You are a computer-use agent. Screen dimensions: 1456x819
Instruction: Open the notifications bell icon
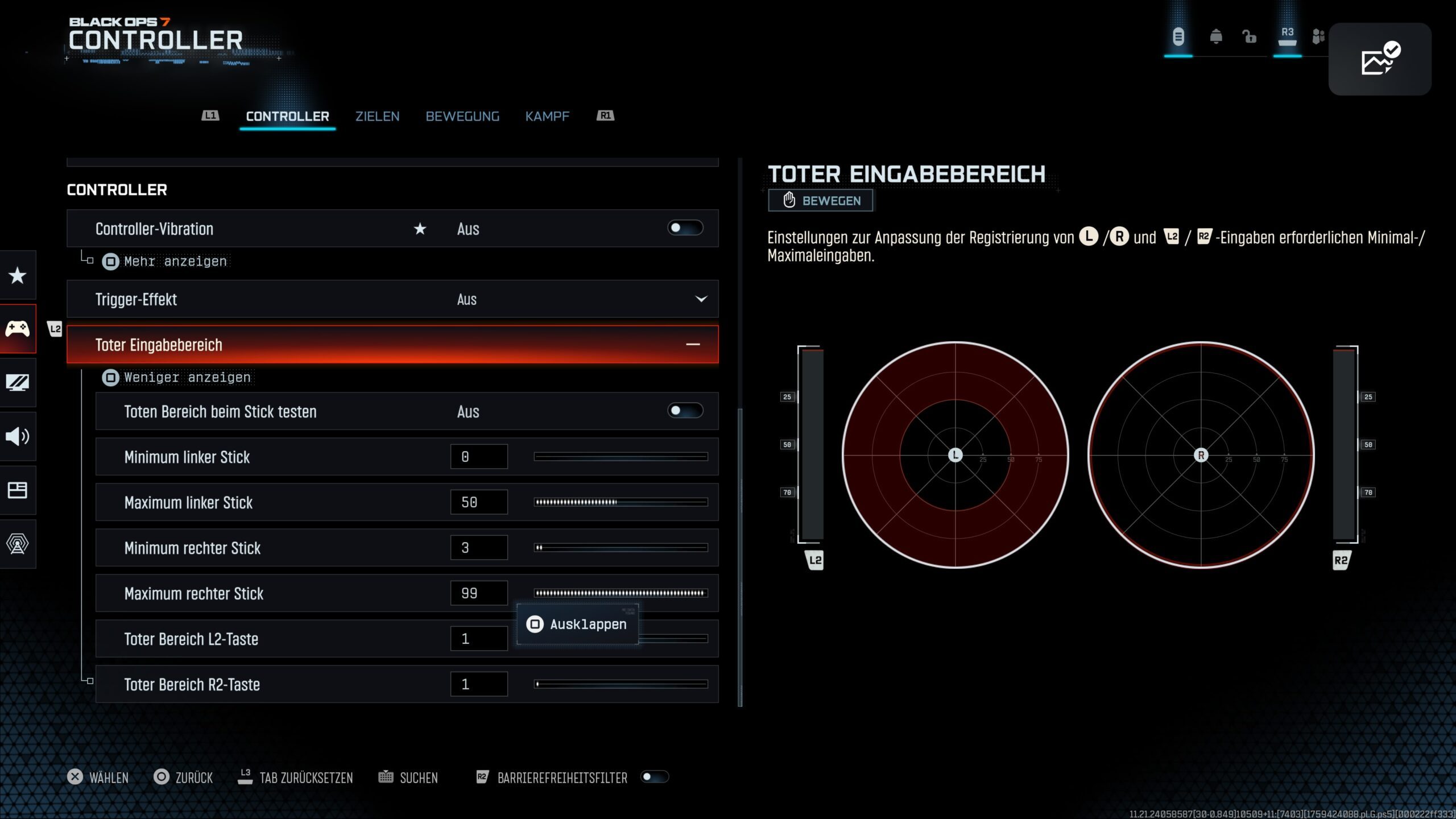1216,37
